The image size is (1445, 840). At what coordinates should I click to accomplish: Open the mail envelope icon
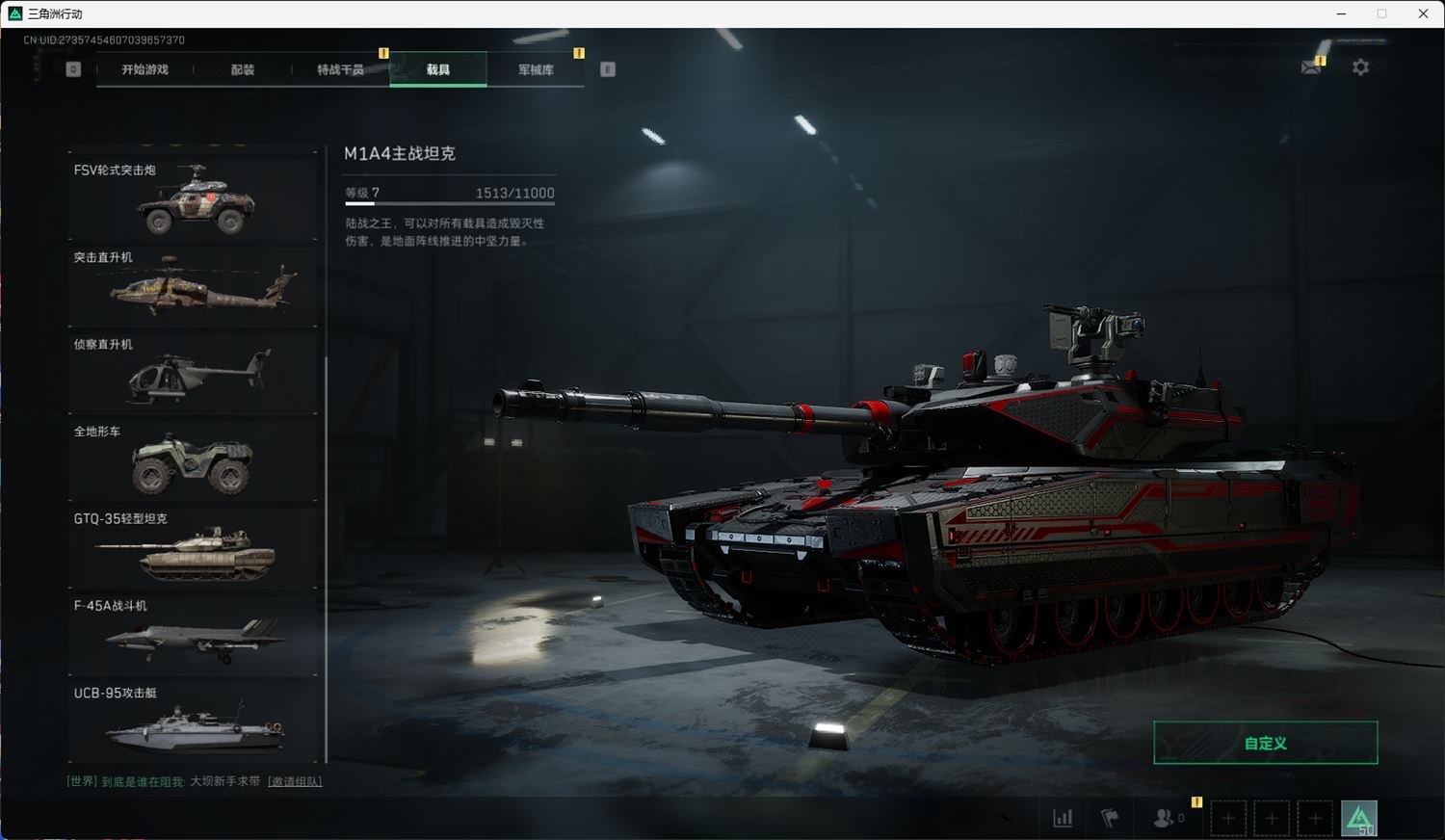pyautogui.click(x=1311, y=67)
